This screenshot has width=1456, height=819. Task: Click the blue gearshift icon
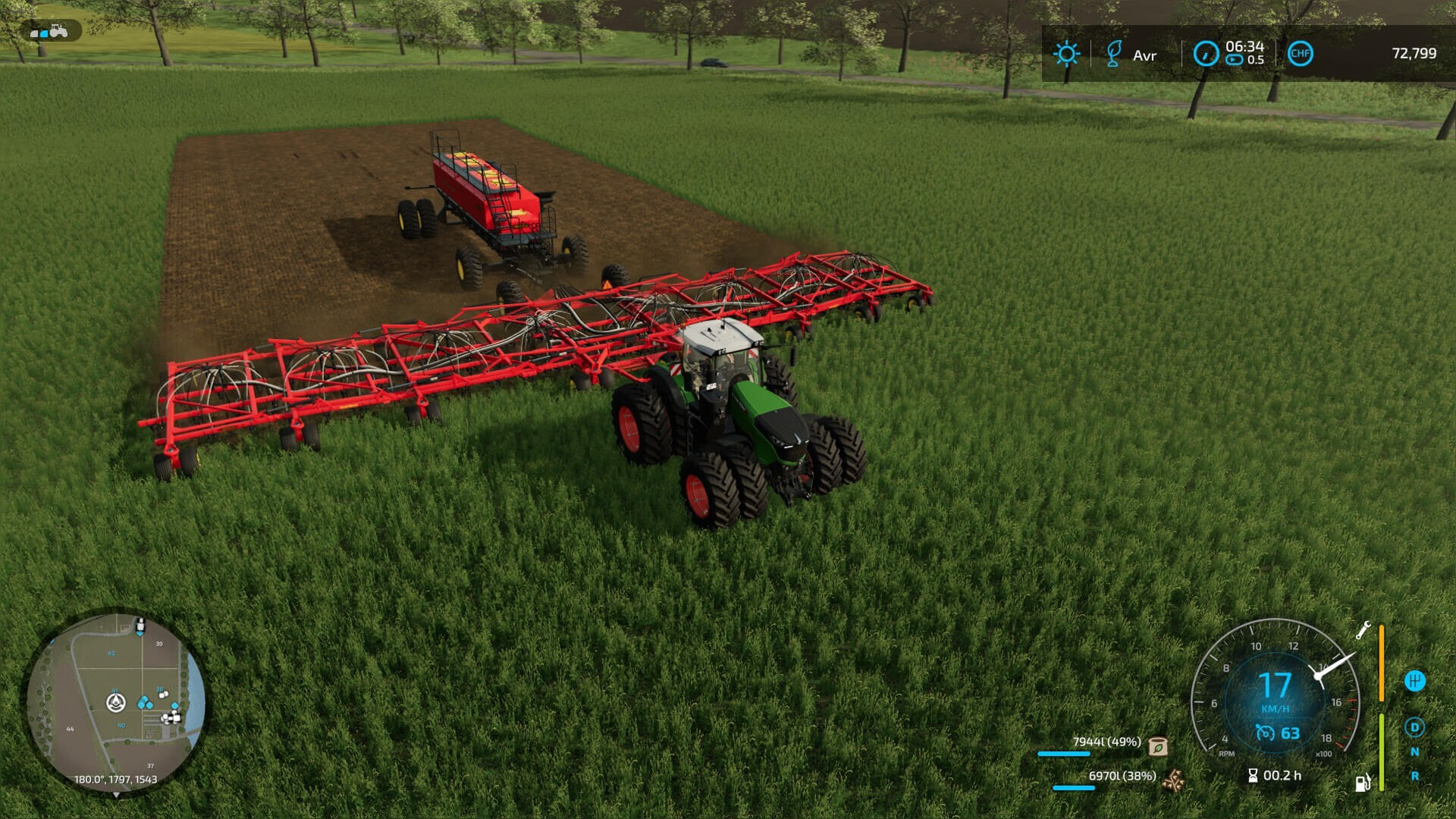(1414, 681)
